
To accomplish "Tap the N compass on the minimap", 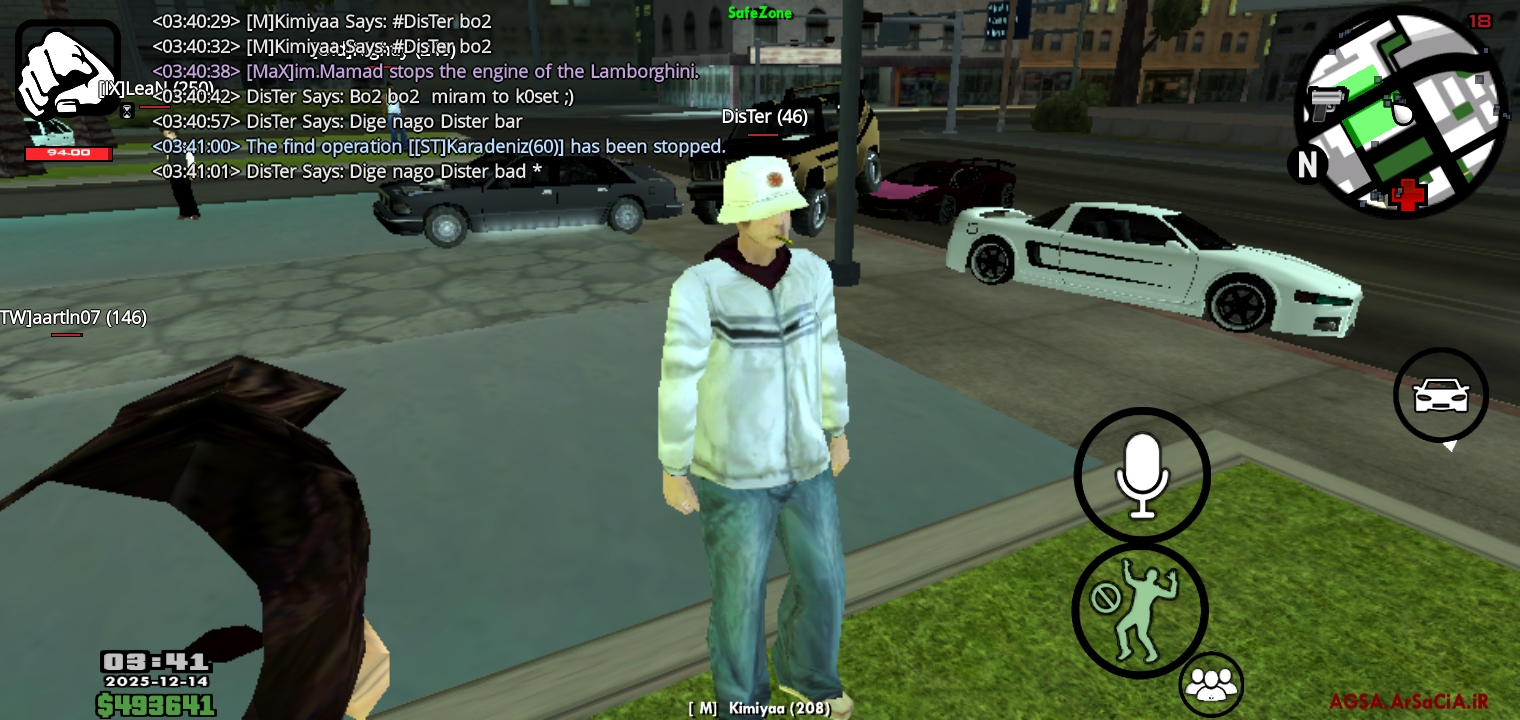I will 1307,166.
